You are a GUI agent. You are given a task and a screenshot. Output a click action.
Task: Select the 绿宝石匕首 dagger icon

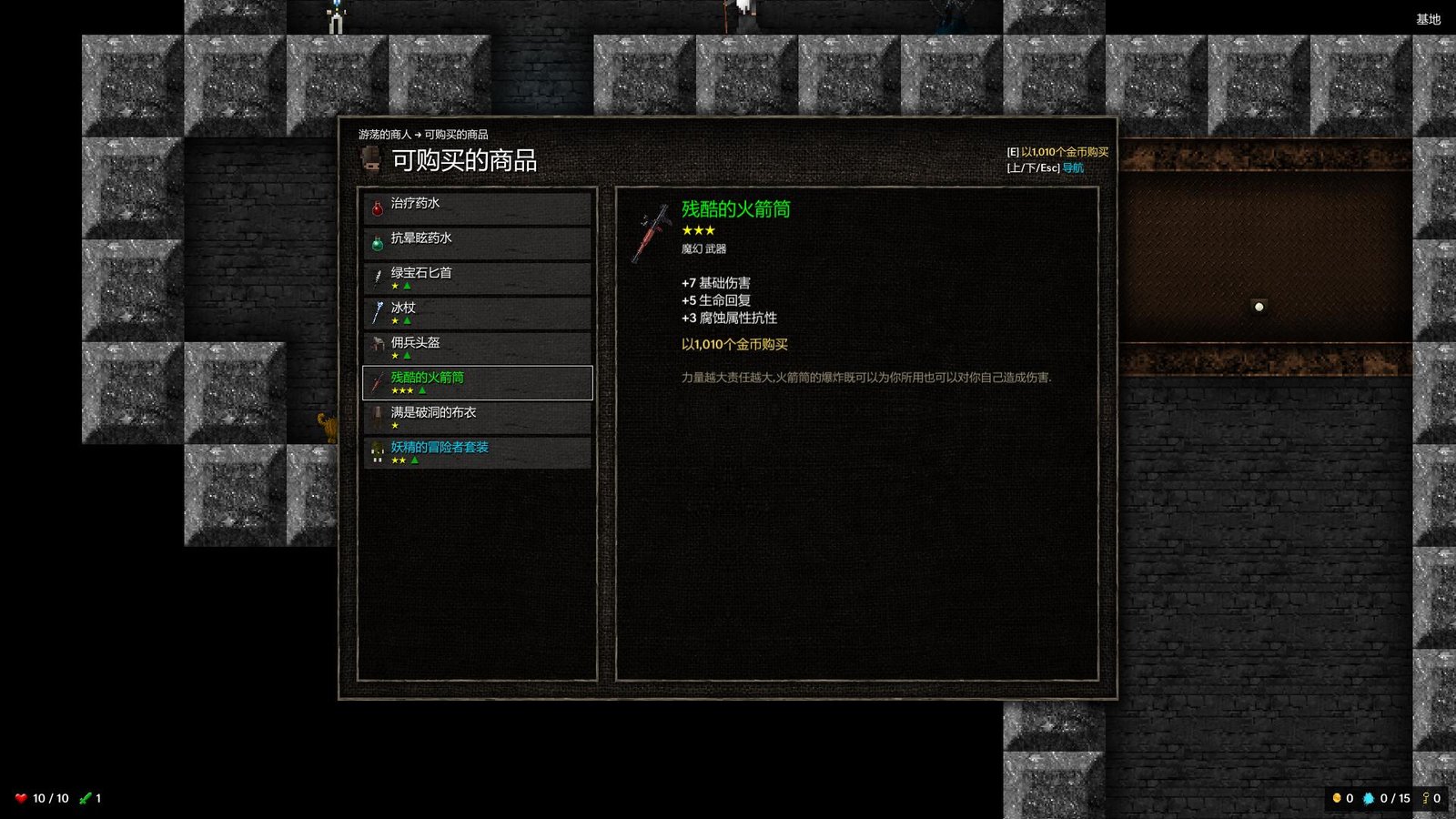point(377,274)
